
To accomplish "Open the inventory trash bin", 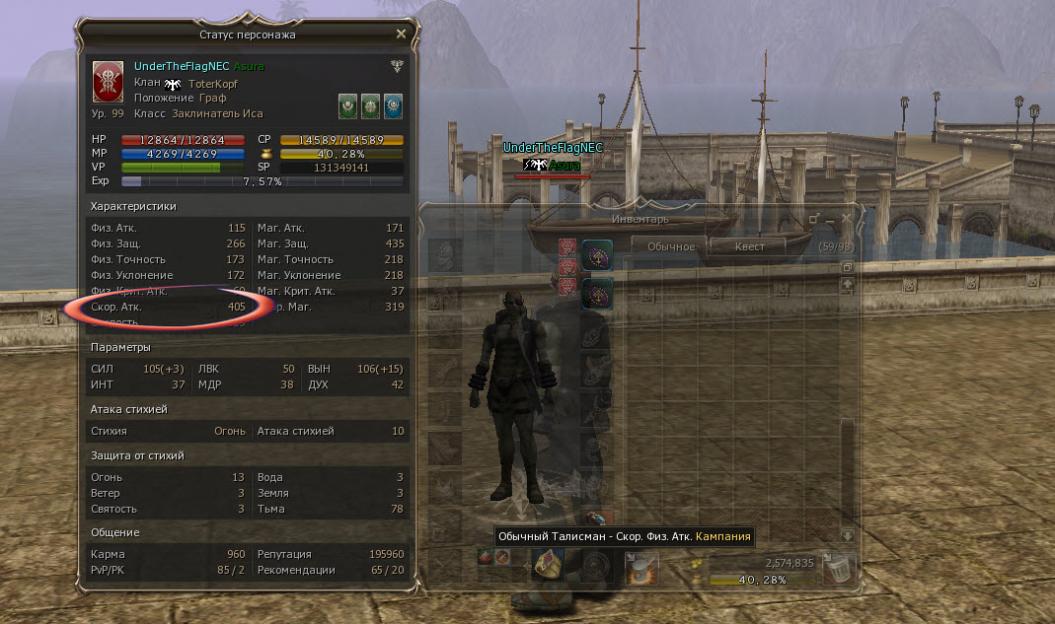I will pos(833,568).
